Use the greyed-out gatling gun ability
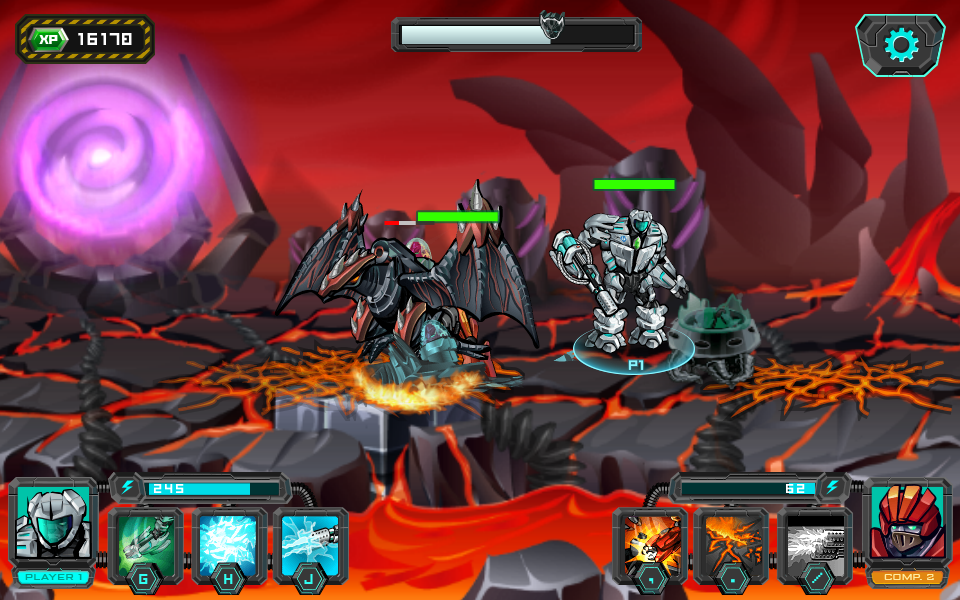The width and height of the screenshot is (960, 600). point(815,545)
